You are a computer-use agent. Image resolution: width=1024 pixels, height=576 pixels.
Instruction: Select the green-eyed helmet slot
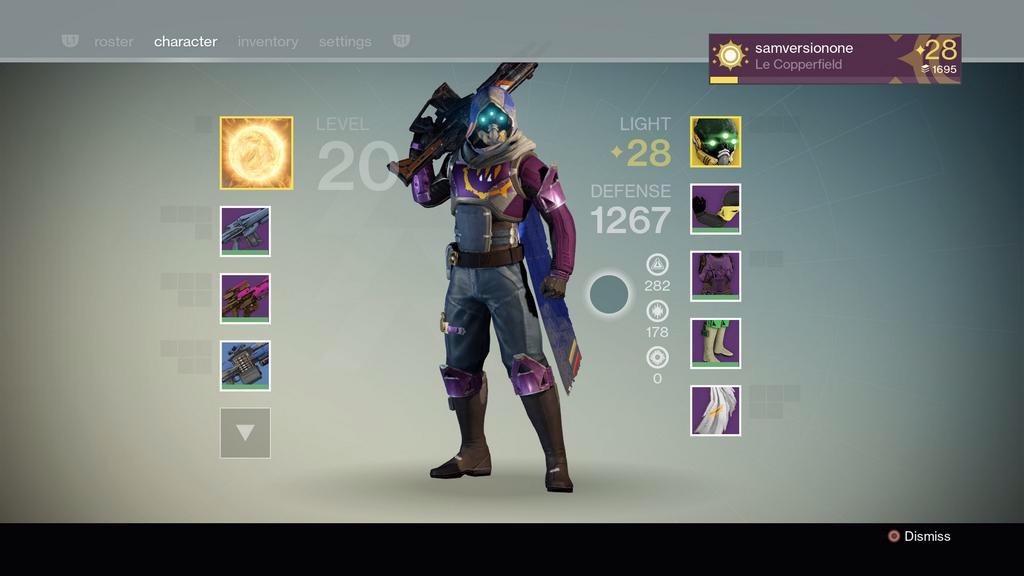coord(715,142)
